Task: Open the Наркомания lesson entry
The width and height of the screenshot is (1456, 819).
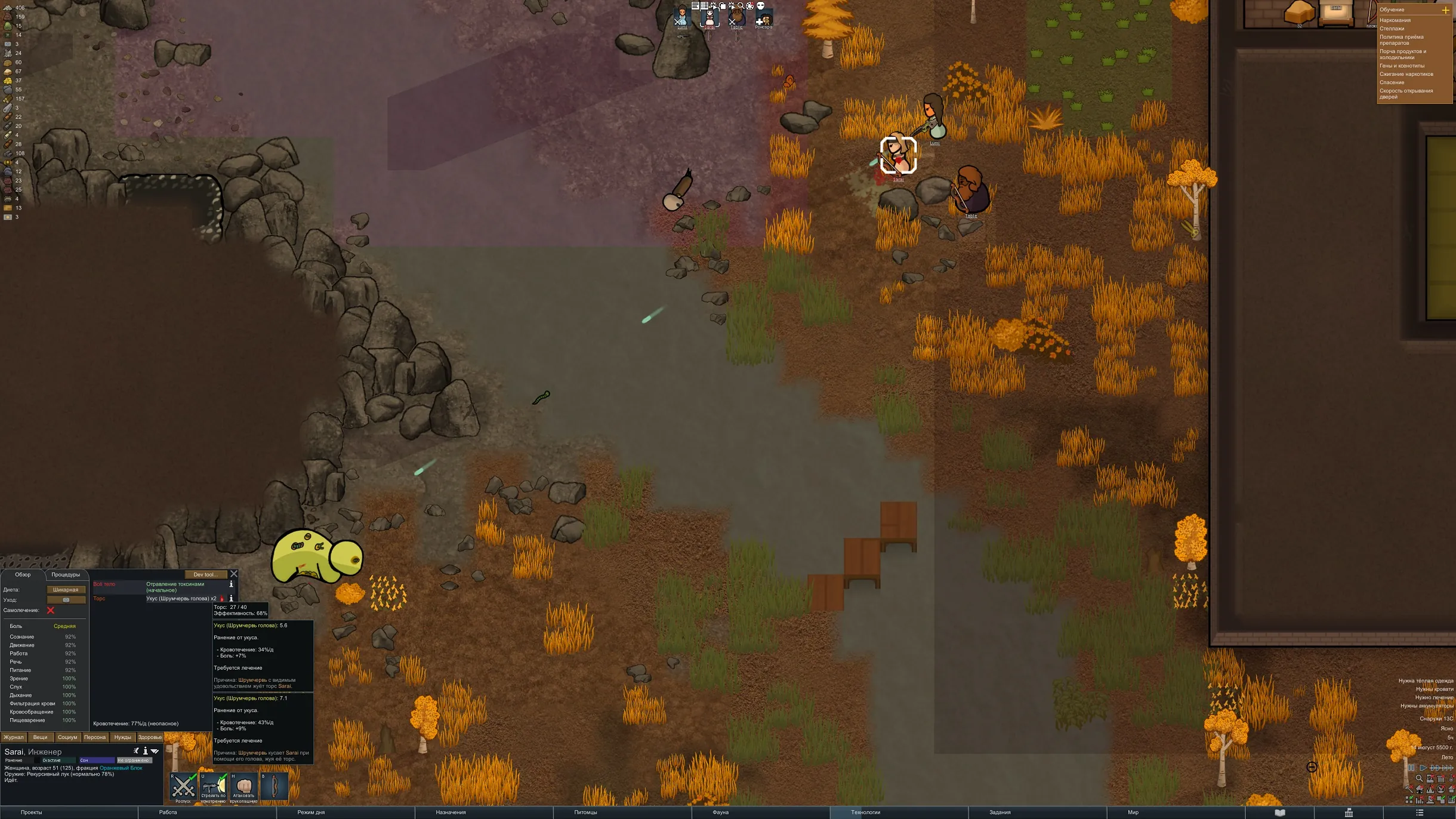Action: coord(1396,20)
